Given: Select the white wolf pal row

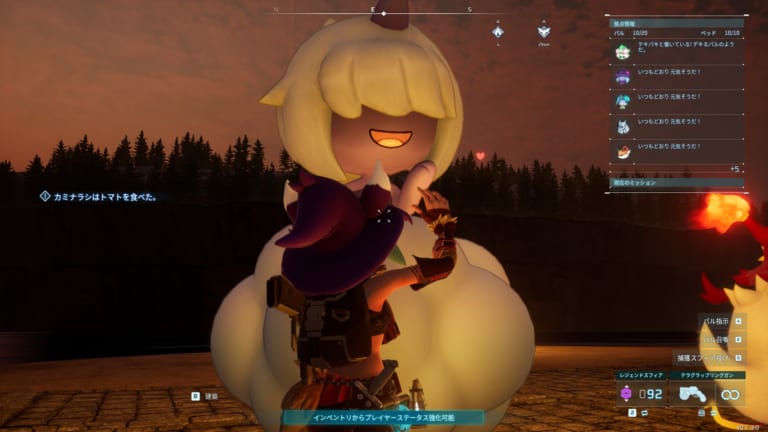Looking at the screenshot, I should [x=676, y=126].
